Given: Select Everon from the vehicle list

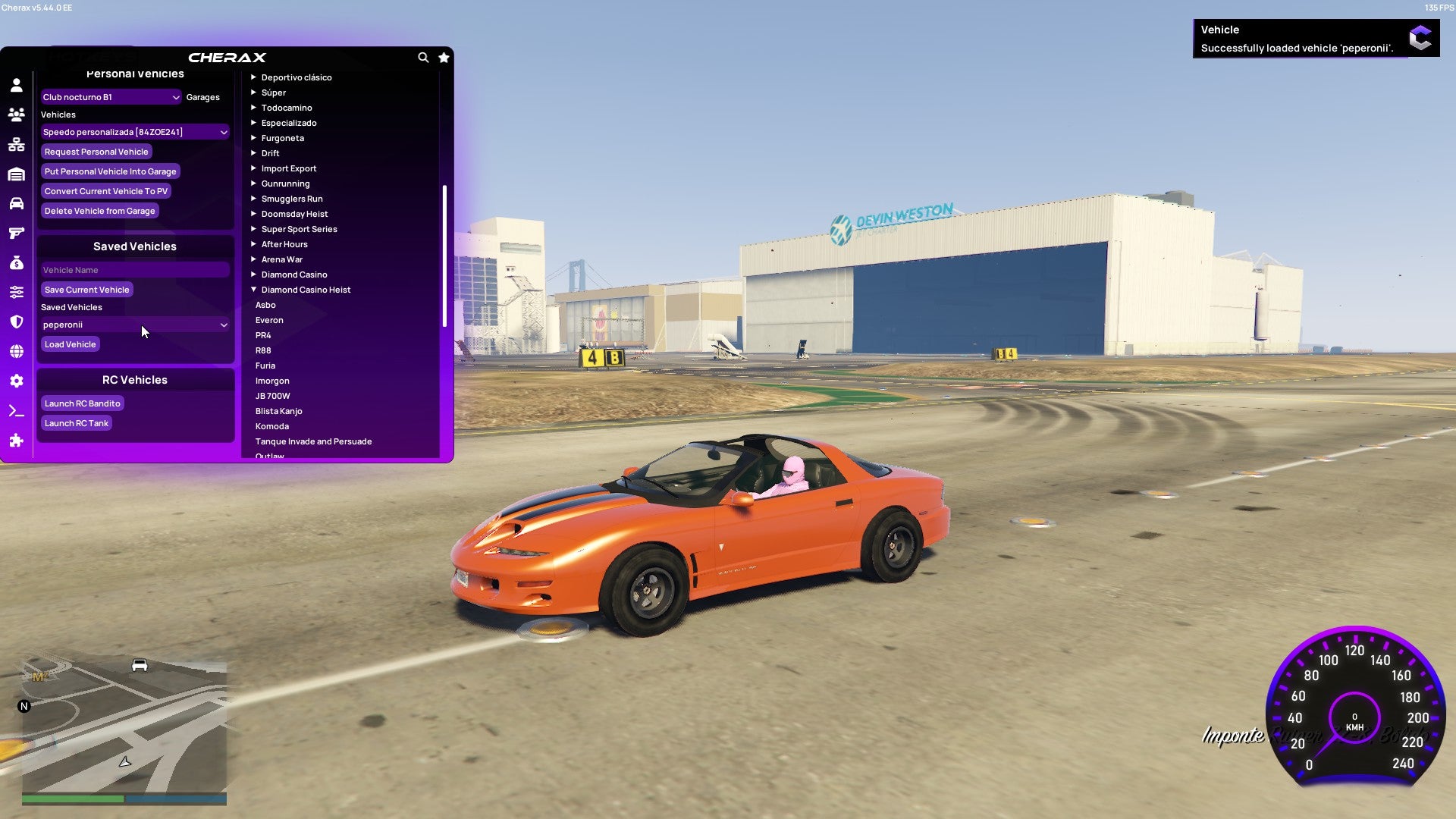Looking at the screenshot, I should tap(269, 319).
